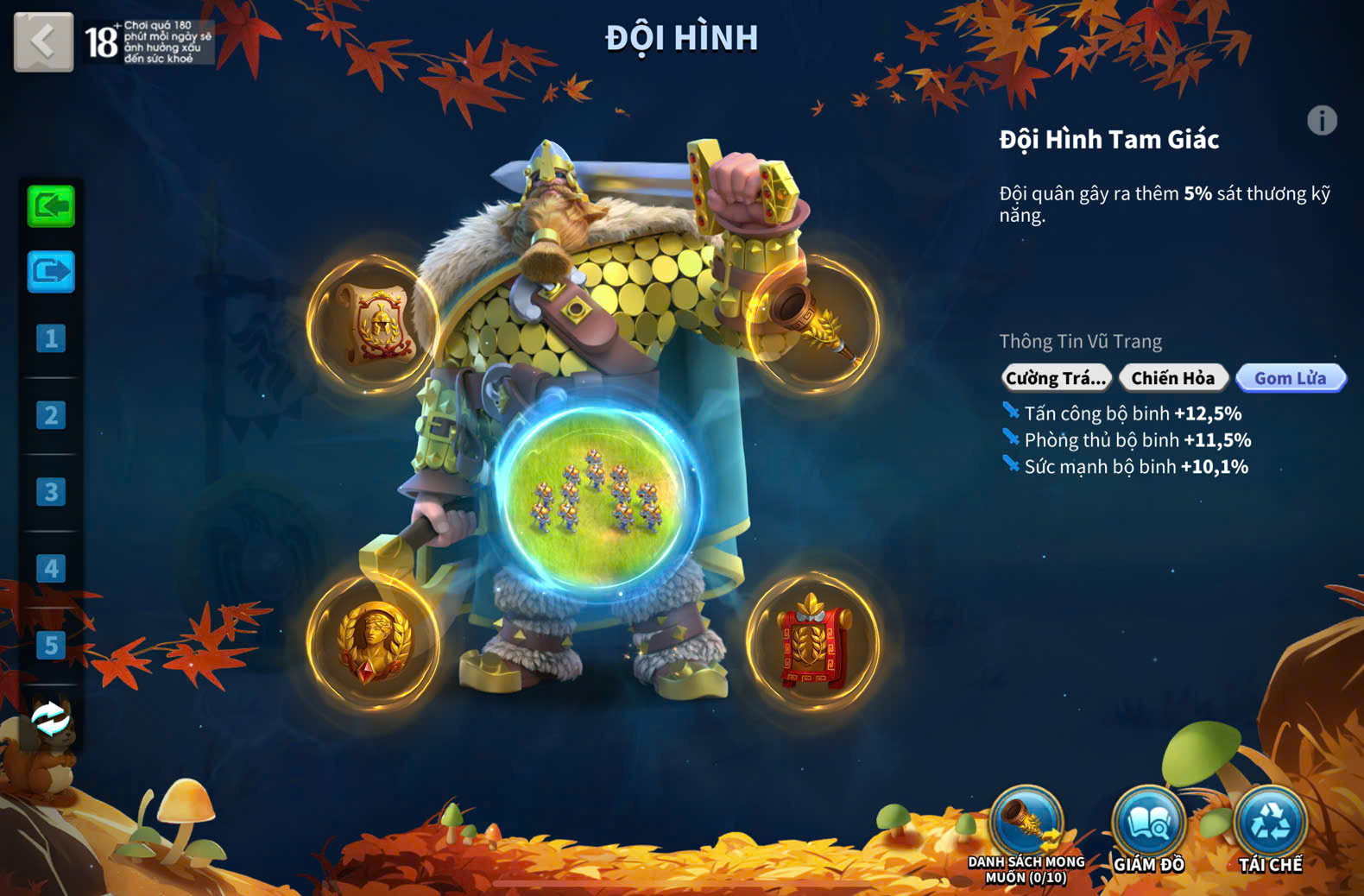The width and height of the screenshot is (1364, 896).
Task: Select formation preset 5
Action: 51,646
